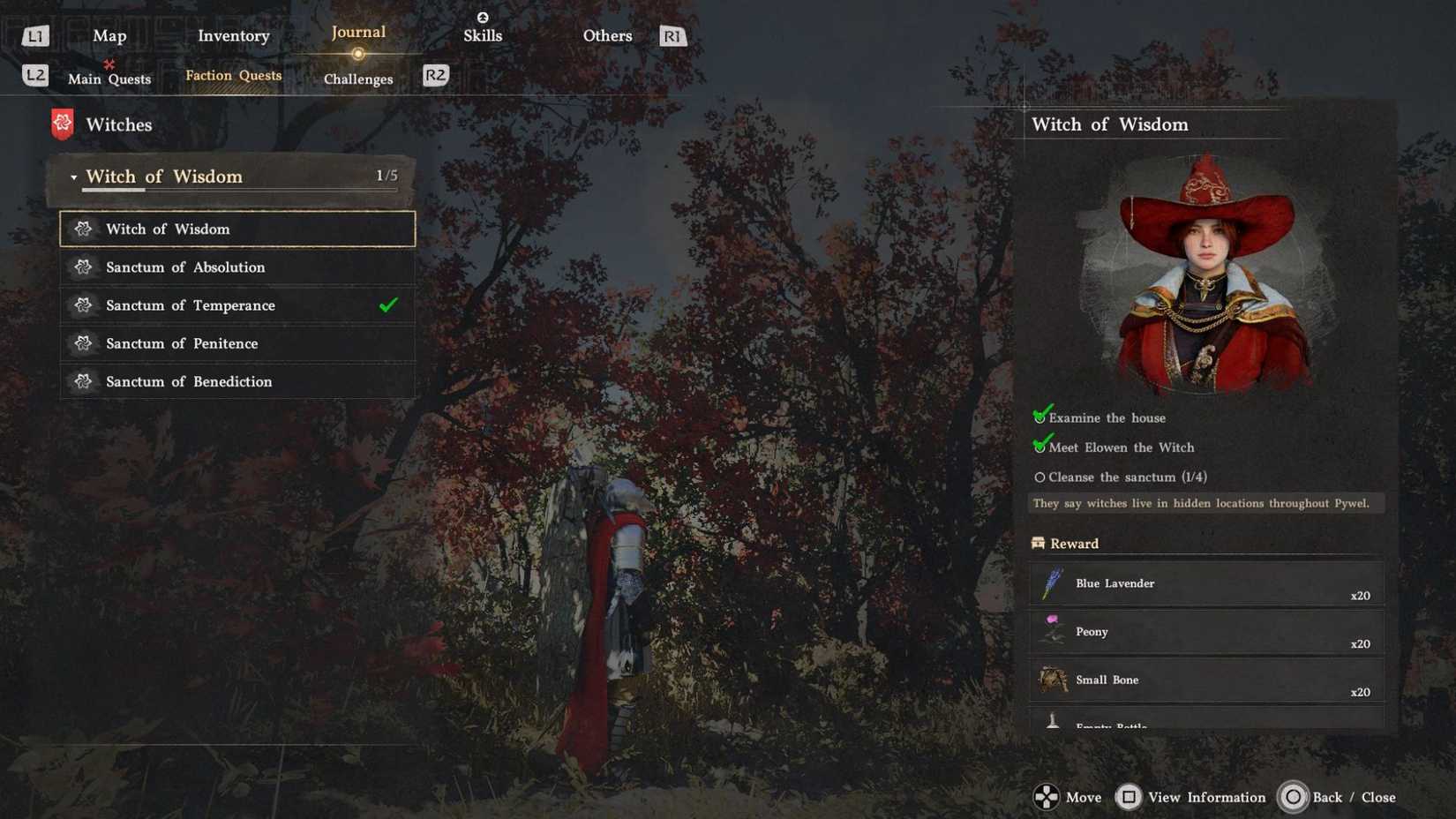This screenshot has width=1456, height=819.
Task: Select the Sanctum of Penitence quest
Action: click(182, 343)
